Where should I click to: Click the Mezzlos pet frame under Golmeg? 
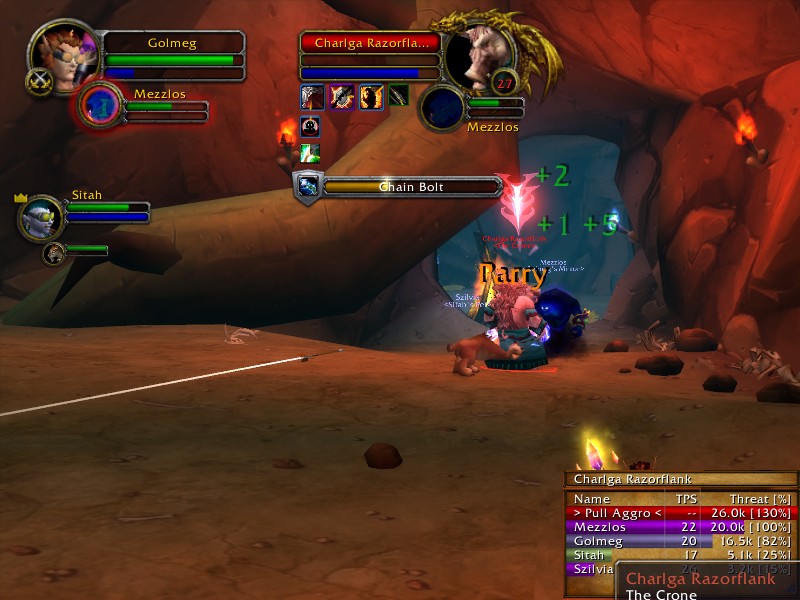100,105
